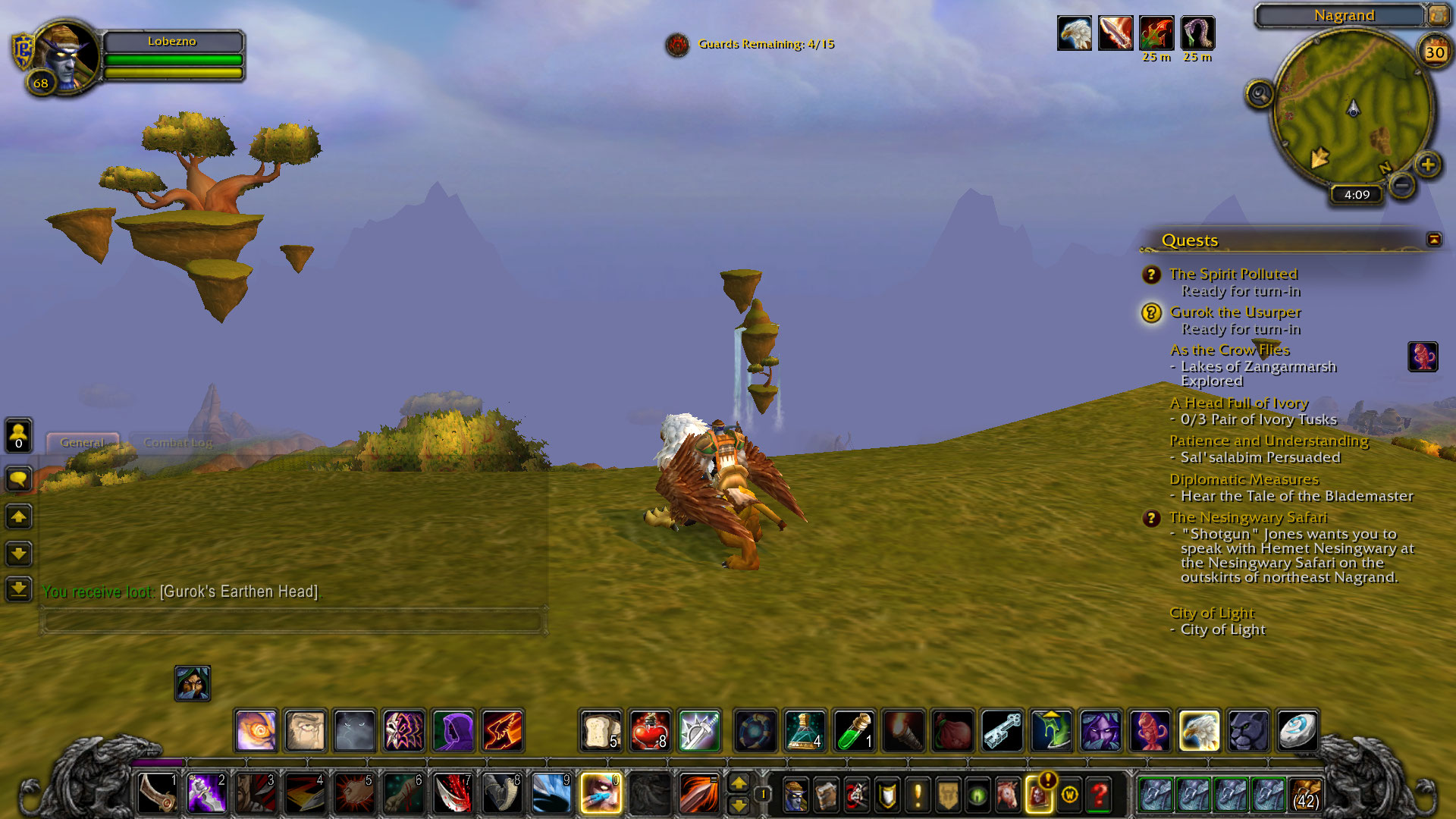Click the white gryphon mount buff icon

pyautogui.click(x=1074, y=33)
